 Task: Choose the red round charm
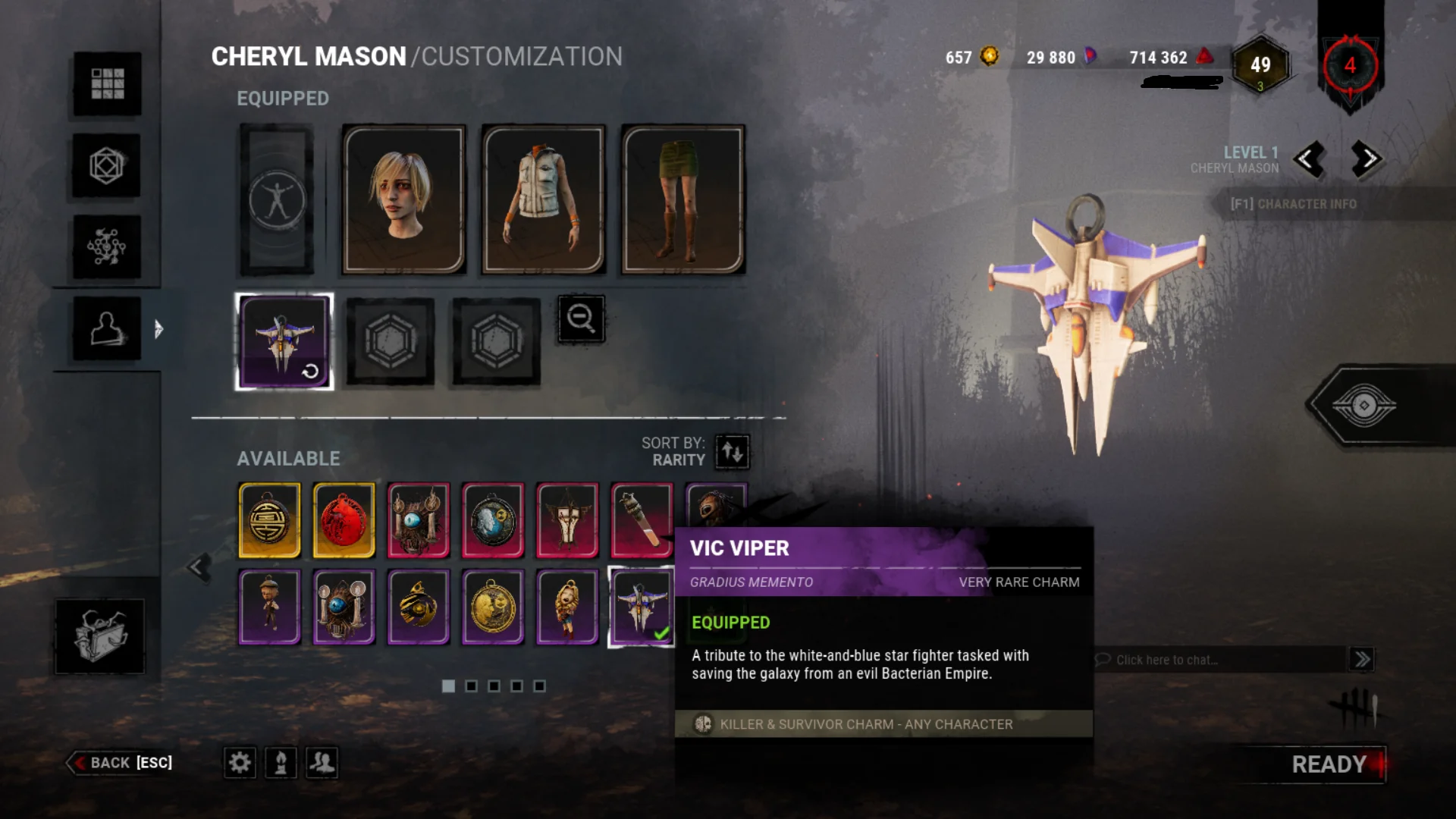[344, 520]
